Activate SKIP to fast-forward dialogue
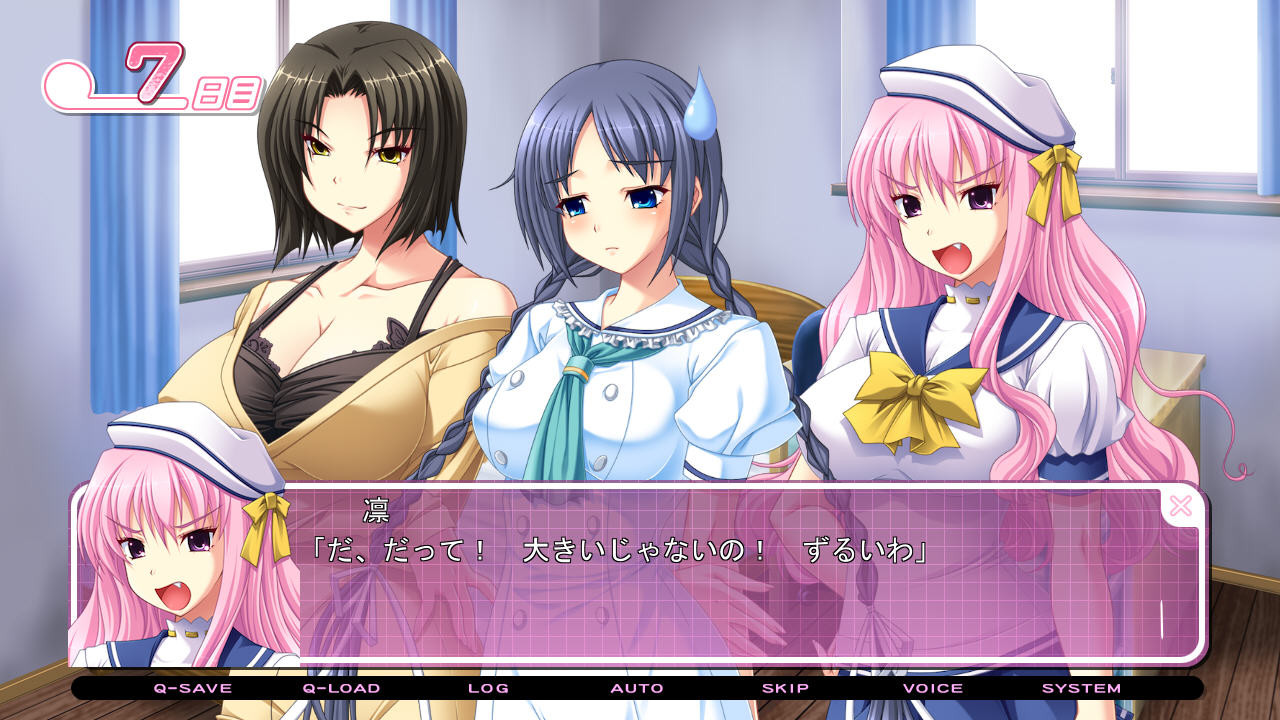1280x720 pixels. [x=785, y=688]
